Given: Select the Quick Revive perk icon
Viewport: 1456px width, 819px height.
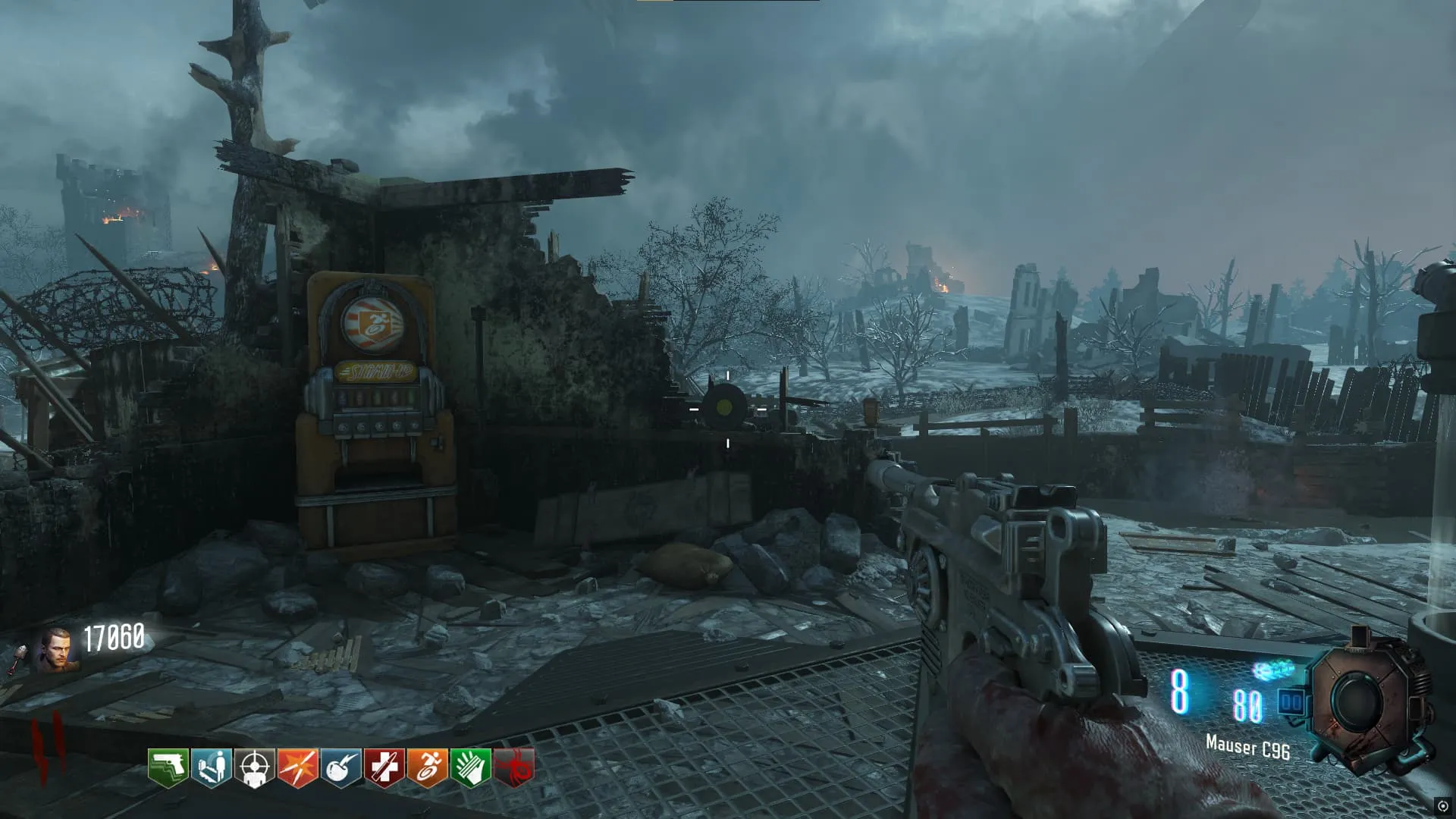Looking at the screenshot, I should pyautogui.click(x=211, y=767).
